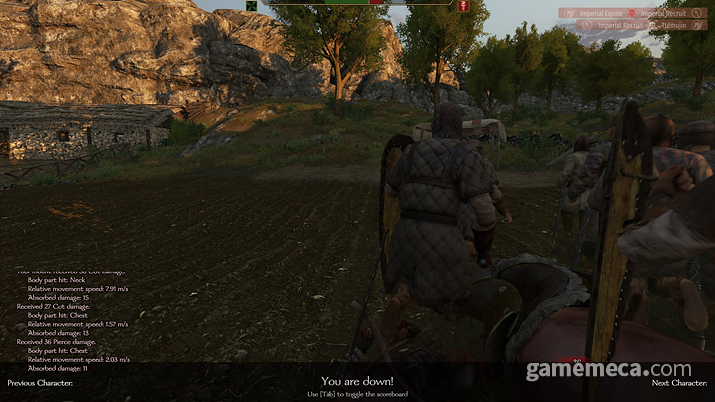This screenshot has width=715, height=402.
Task: Select the green team banner icon
Action: 251,6
